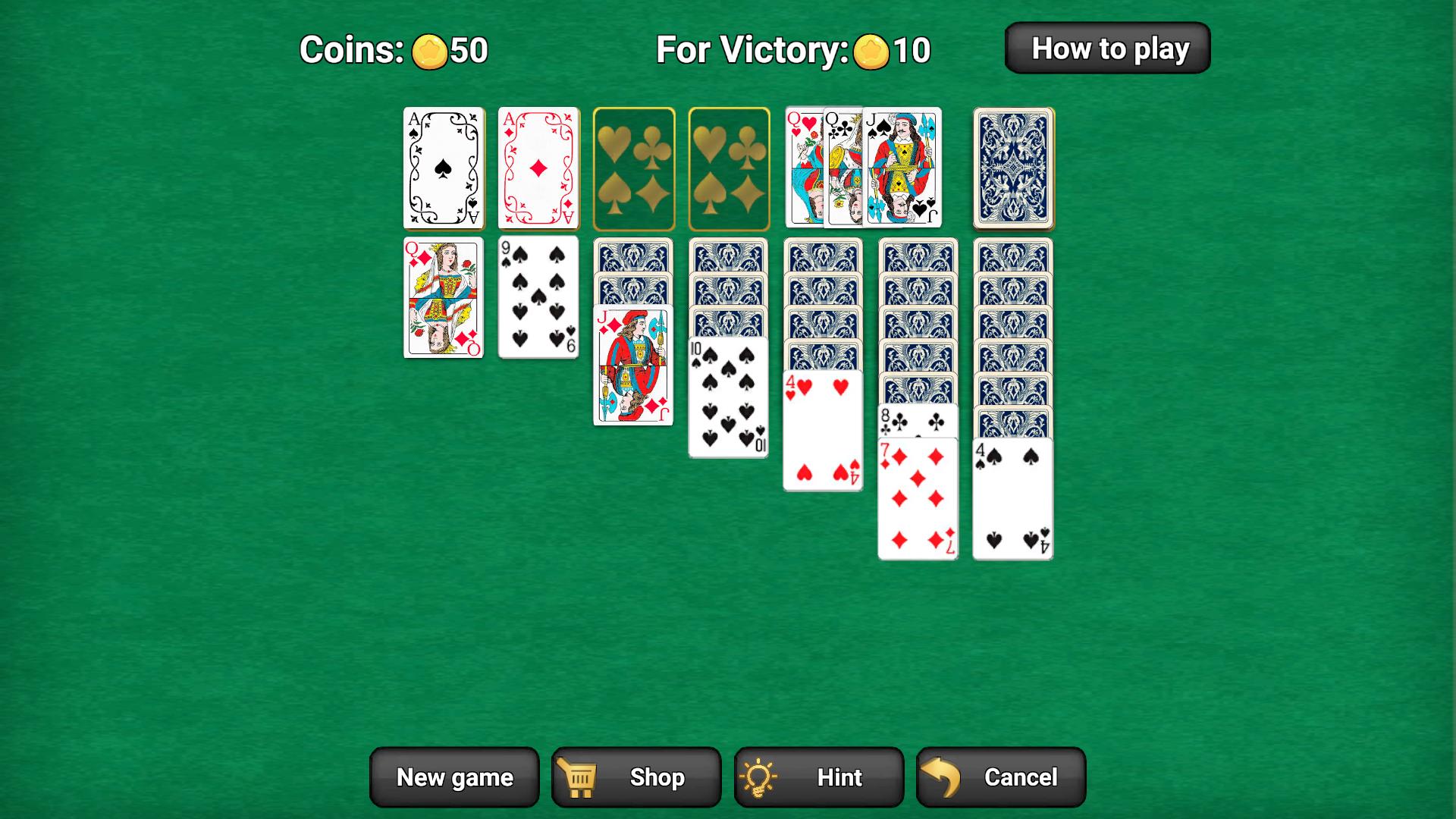Click the Queen of Diamonds card

444,298
